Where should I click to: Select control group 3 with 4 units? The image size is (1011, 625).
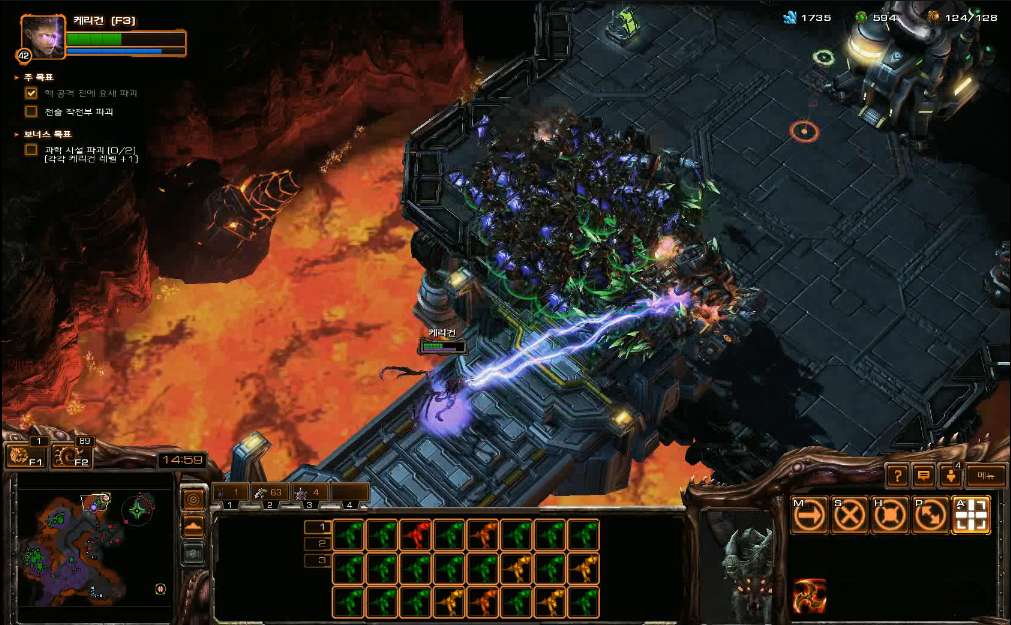tap(308, 492)
